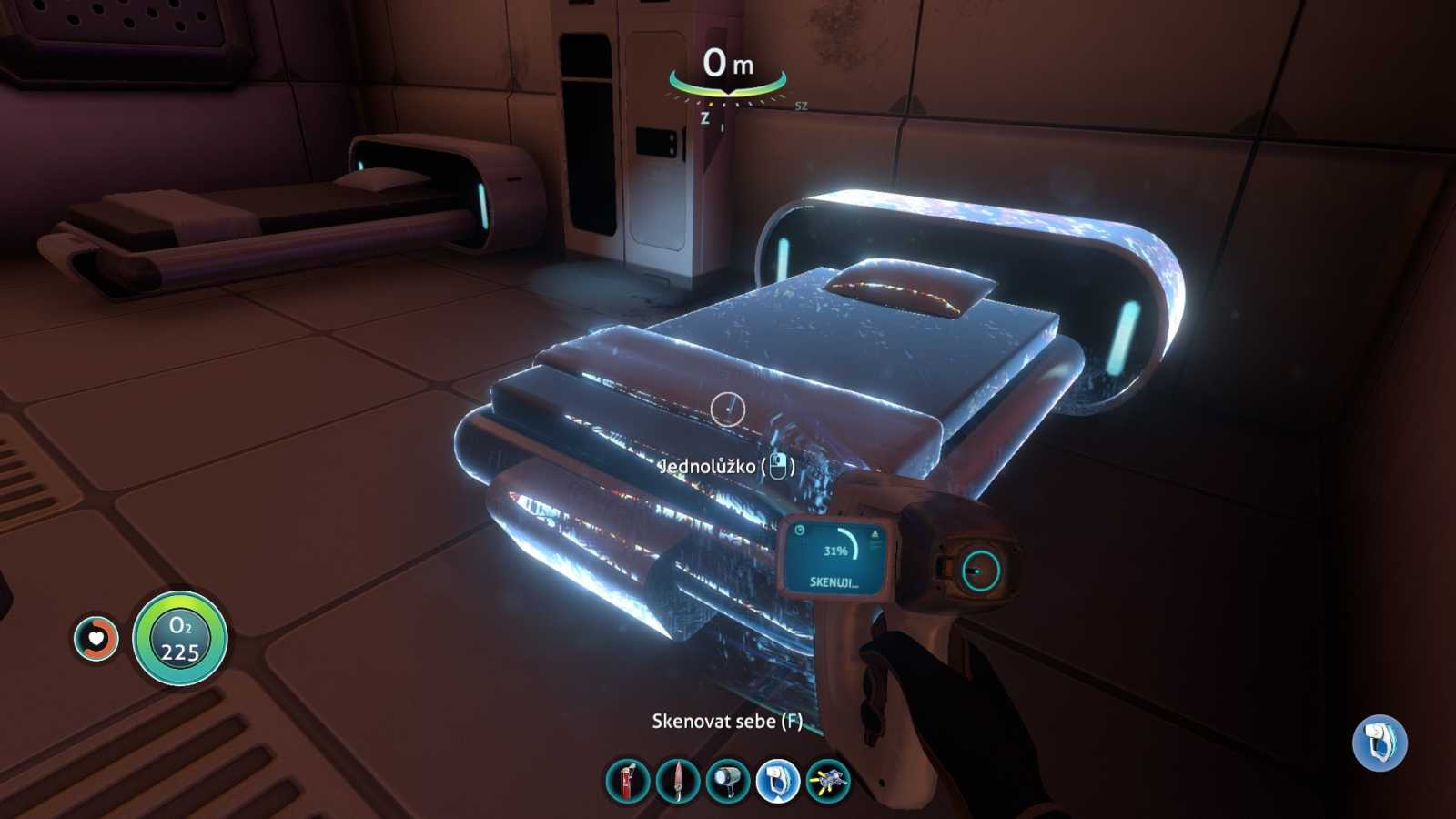This screenshot has width=1456, height=819.
Task: Switch to the hotbar tool with yellow sparks
Action: (x=828, y=781)
